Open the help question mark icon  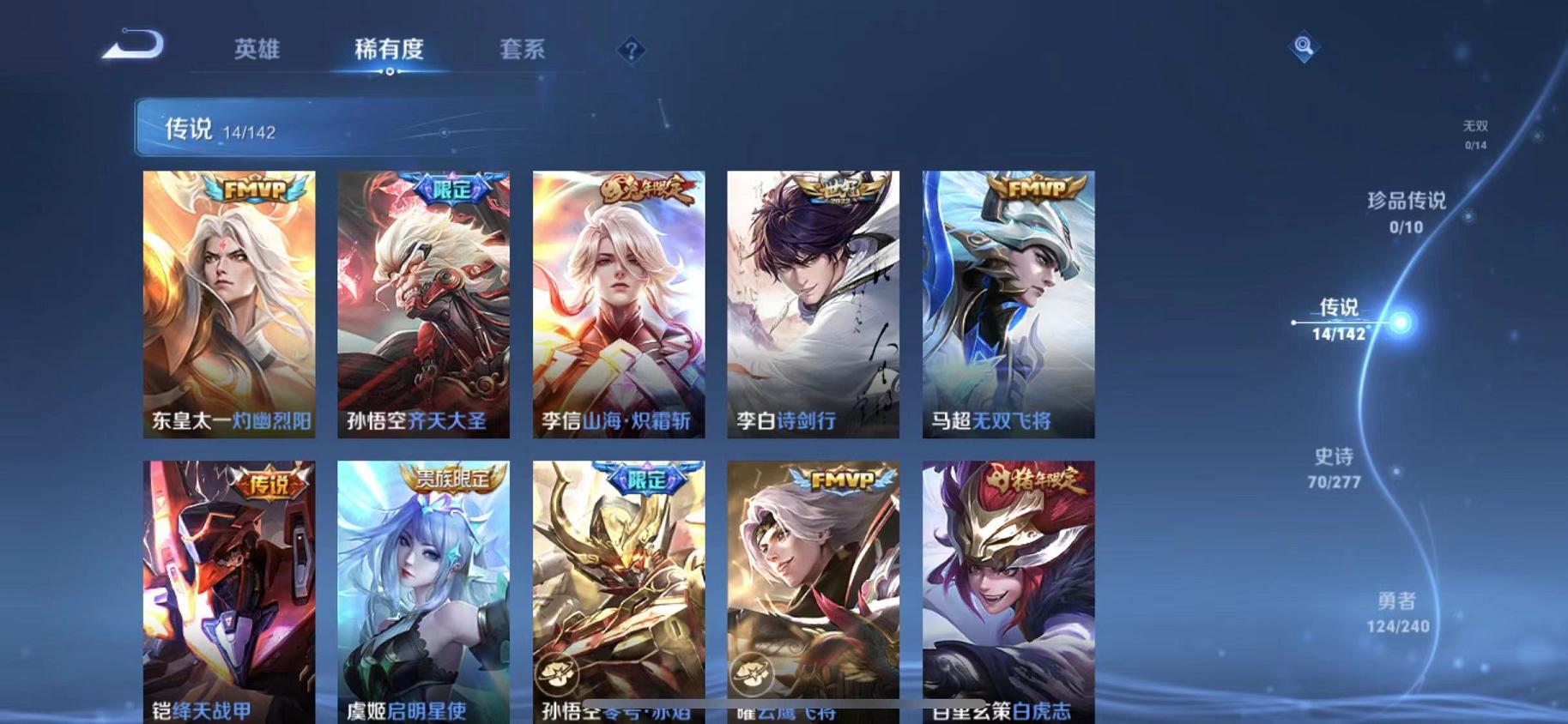click(x=633, y=51)
